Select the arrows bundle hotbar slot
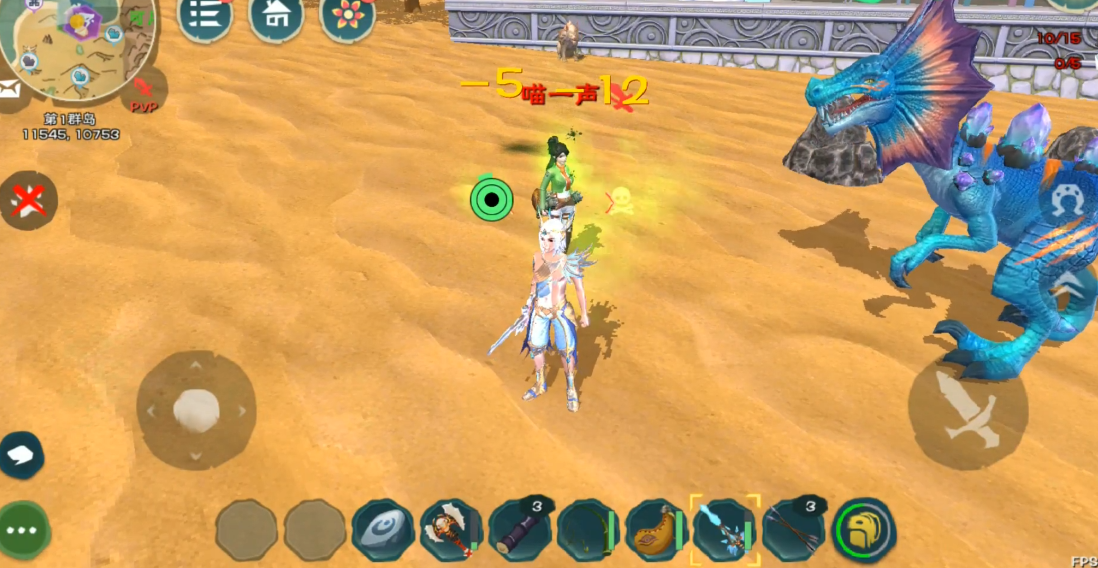This screenshot has width=1098, height=568. 794,530
